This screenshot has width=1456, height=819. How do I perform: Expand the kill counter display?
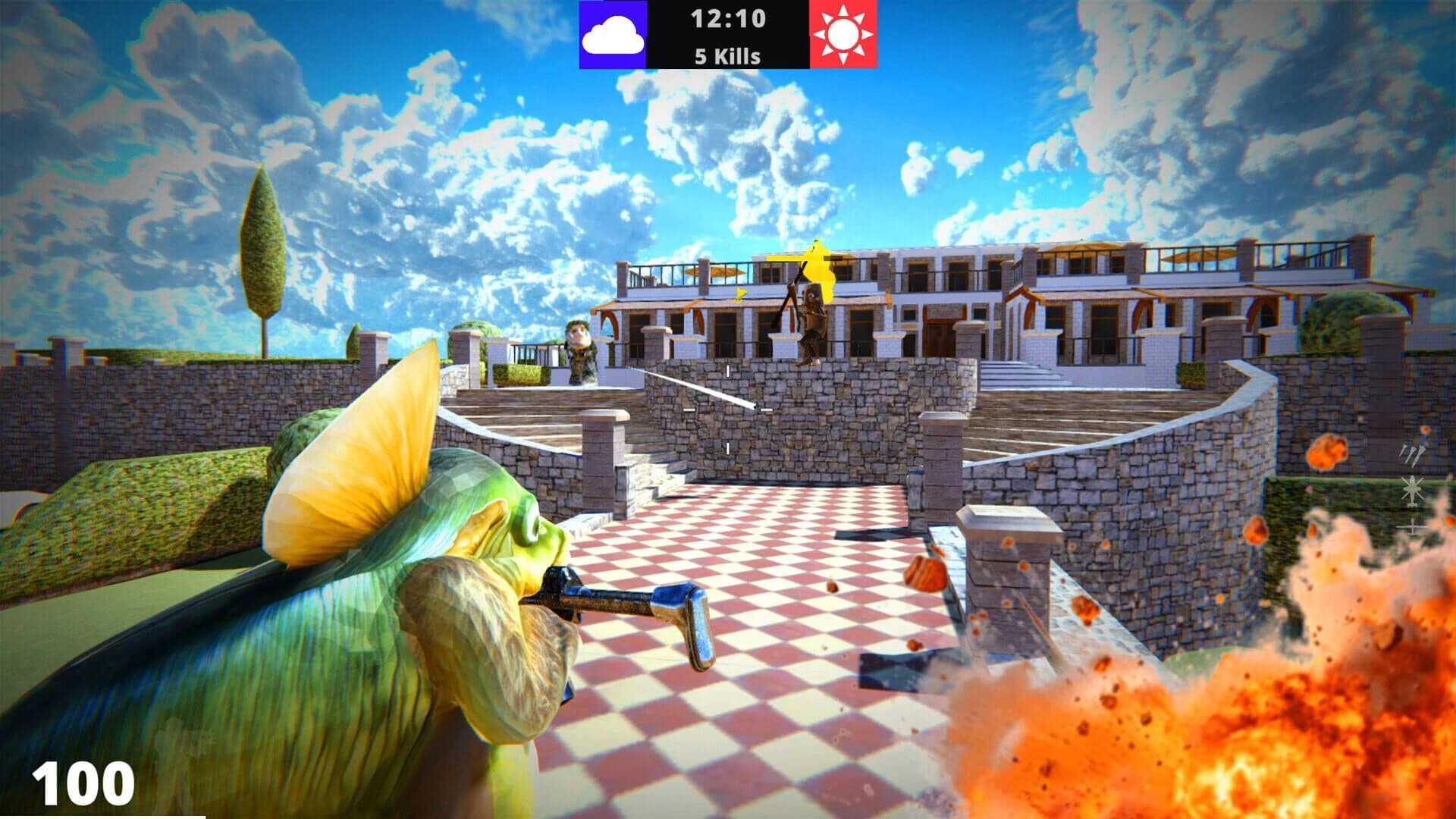tap(726, 55)
